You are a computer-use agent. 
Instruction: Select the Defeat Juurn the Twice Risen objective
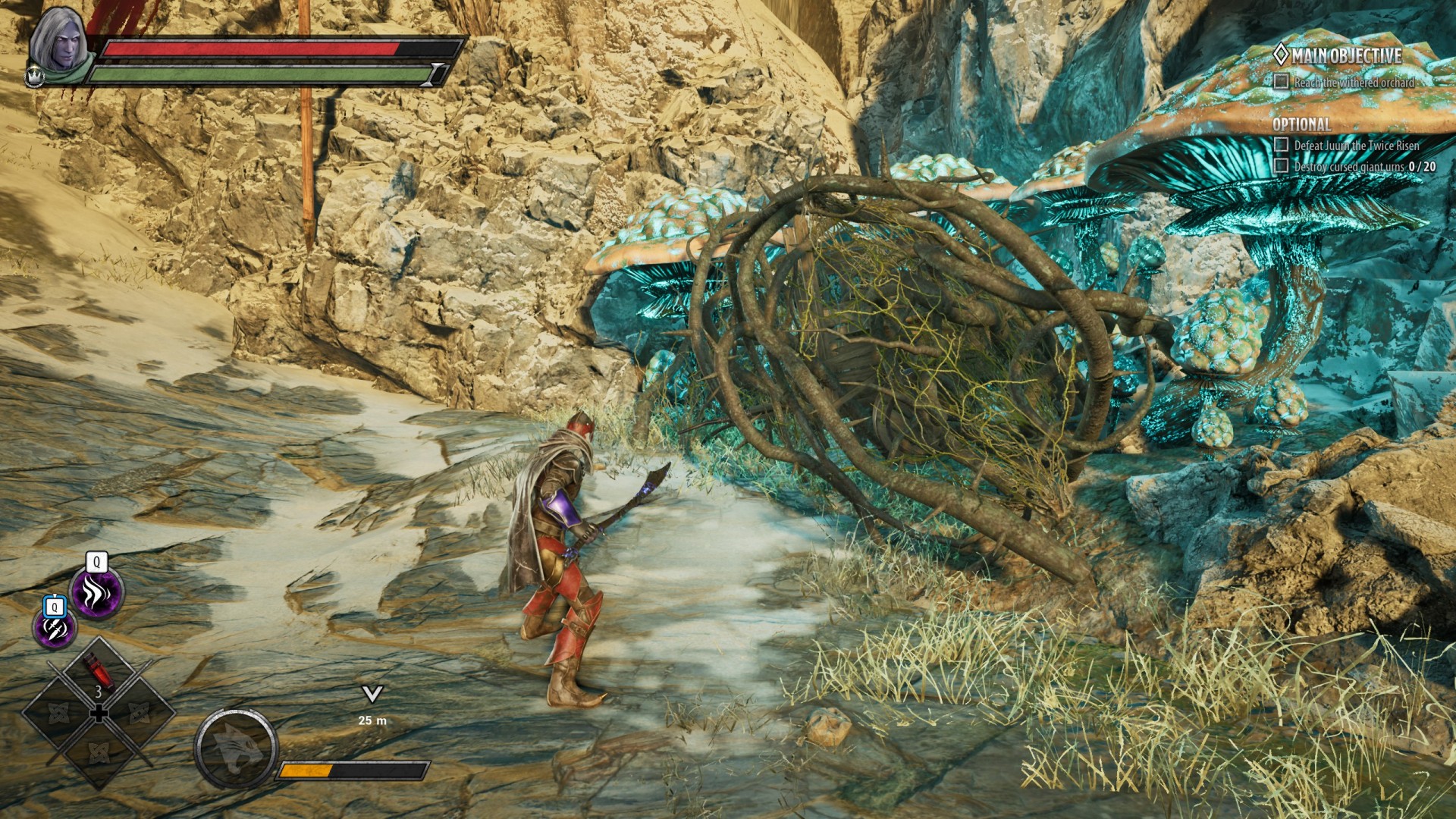click(1356, 145)
